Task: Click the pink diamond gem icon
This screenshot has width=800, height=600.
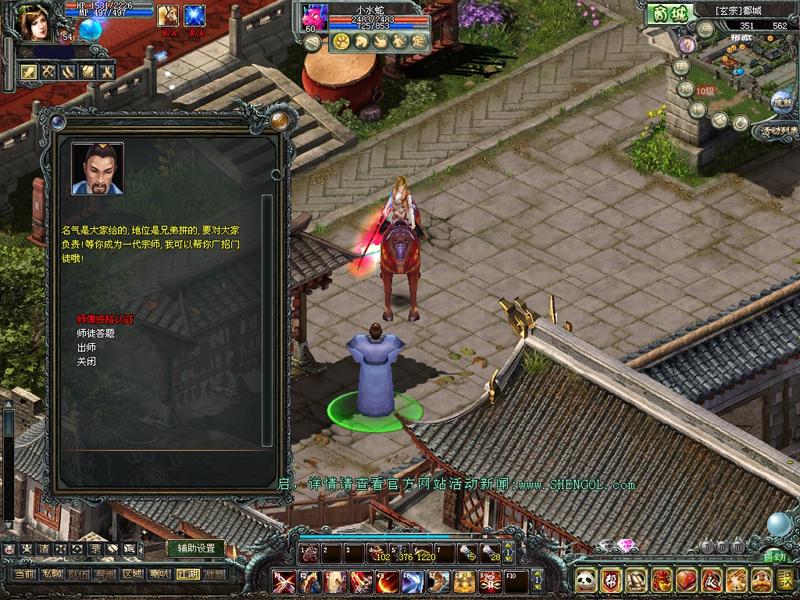Action: click(x=627, y=545)
